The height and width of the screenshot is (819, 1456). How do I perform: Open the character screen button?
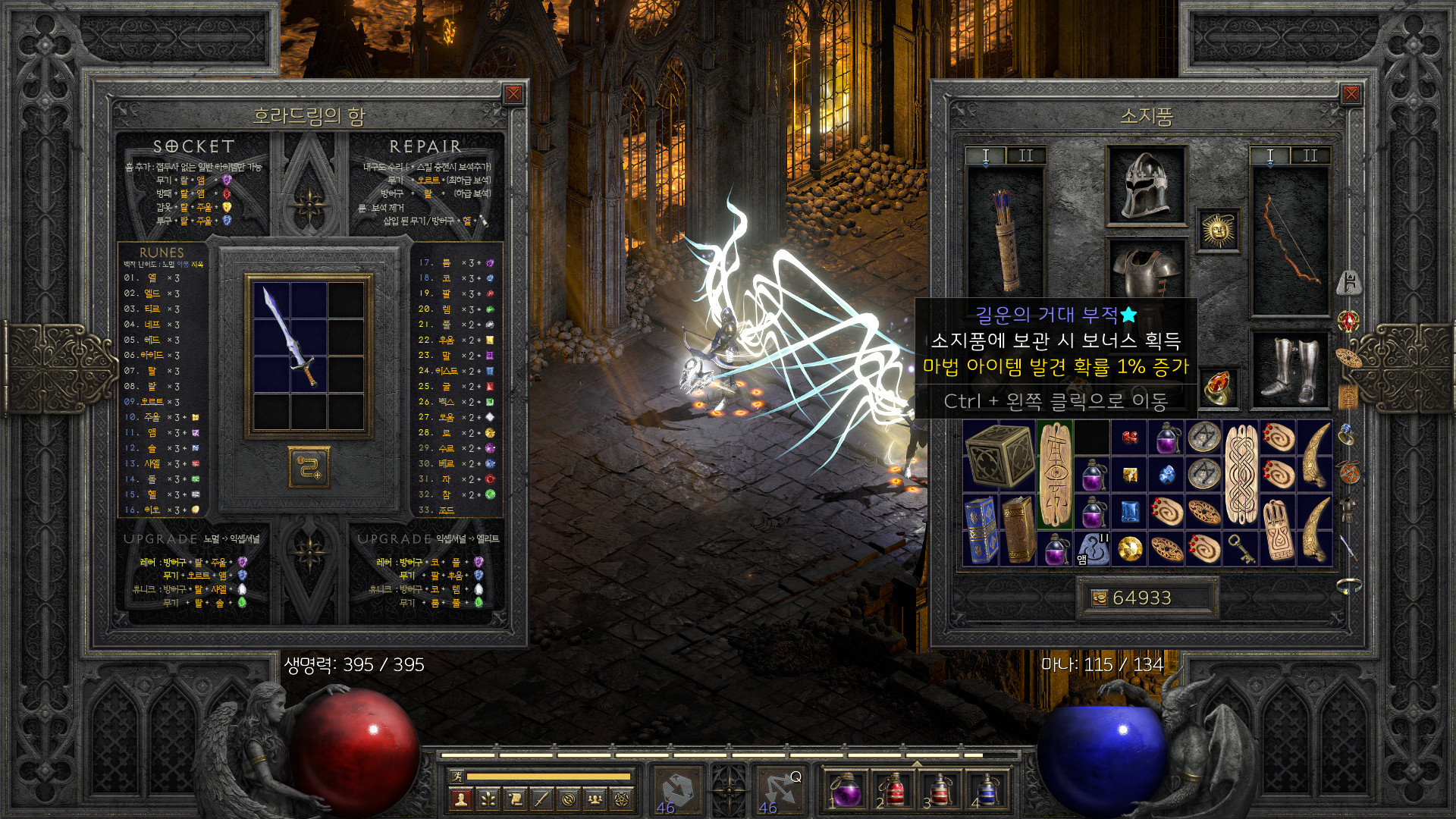[461, 799]
